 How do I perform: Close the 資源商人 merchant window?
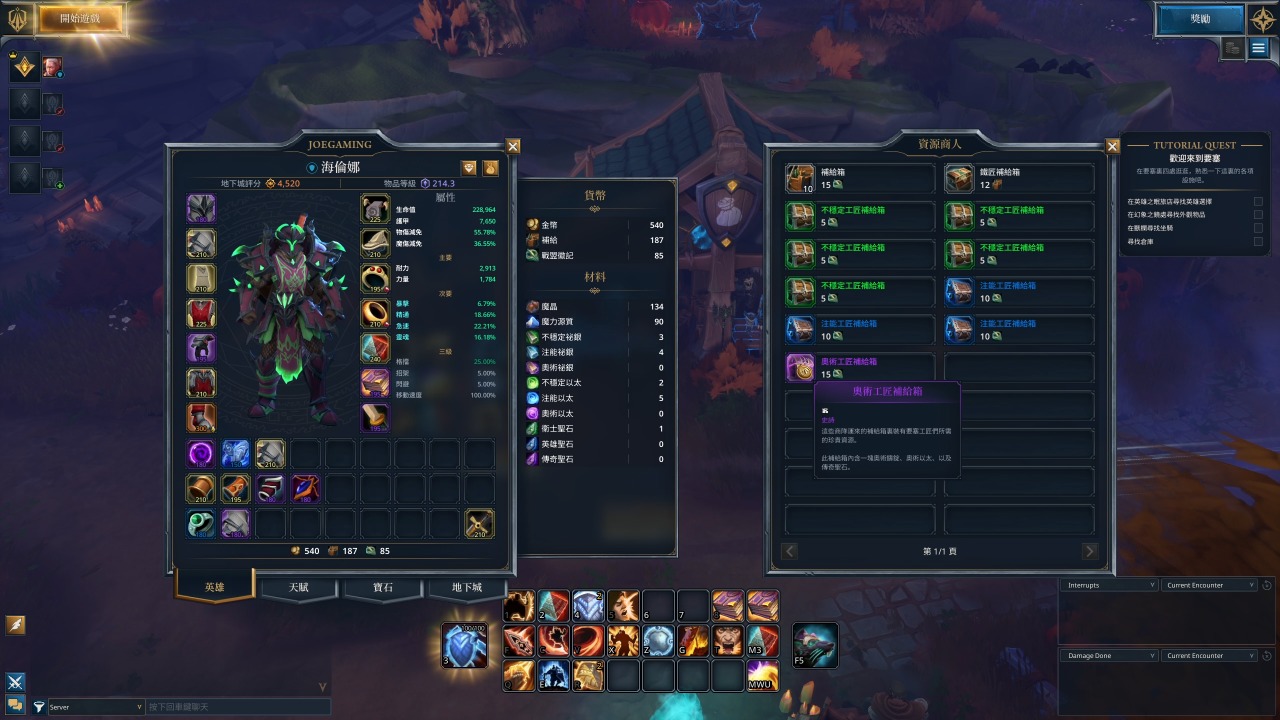click(x=1112, y=146)
